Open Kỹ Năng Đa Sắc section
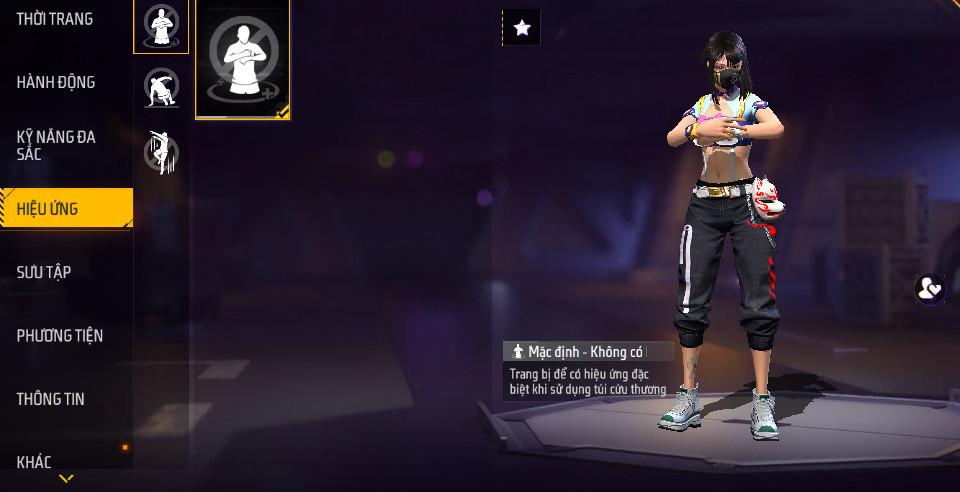Screen dimensions: 960x492 (x=56, y=145)
